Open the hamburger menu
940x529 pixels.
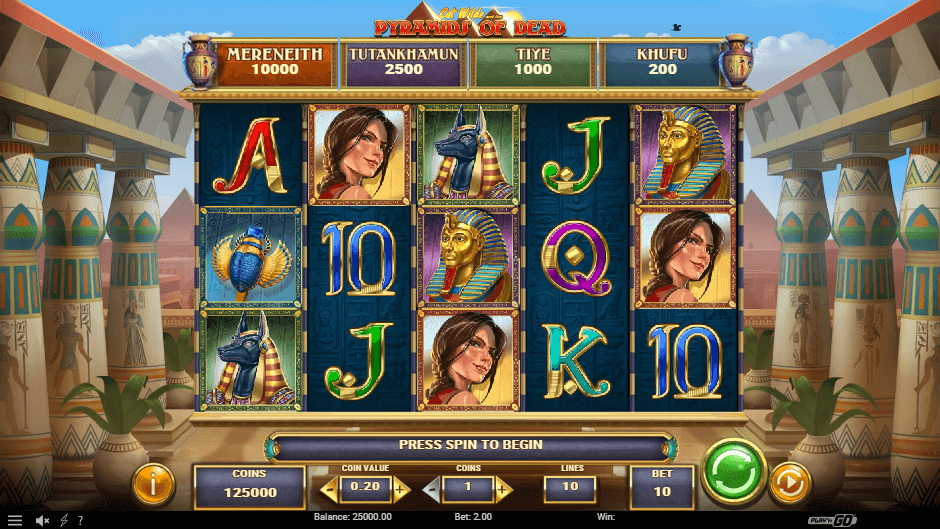click(x=14, y=520)
